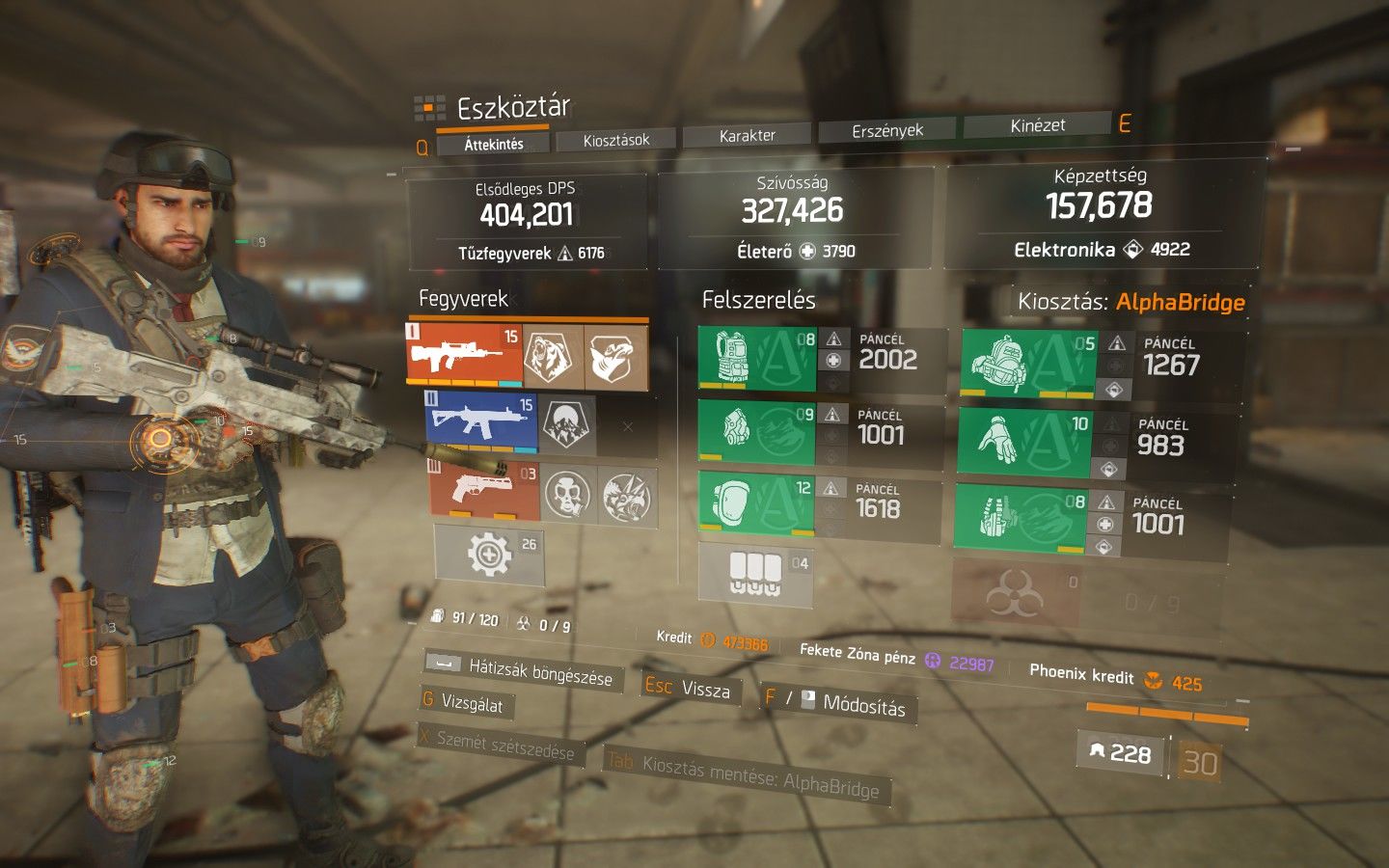The width and height of the screenshot is (1389, 868).
Task: Choose the secondary blue rifle slot
Action: click(x=480, y=423)
